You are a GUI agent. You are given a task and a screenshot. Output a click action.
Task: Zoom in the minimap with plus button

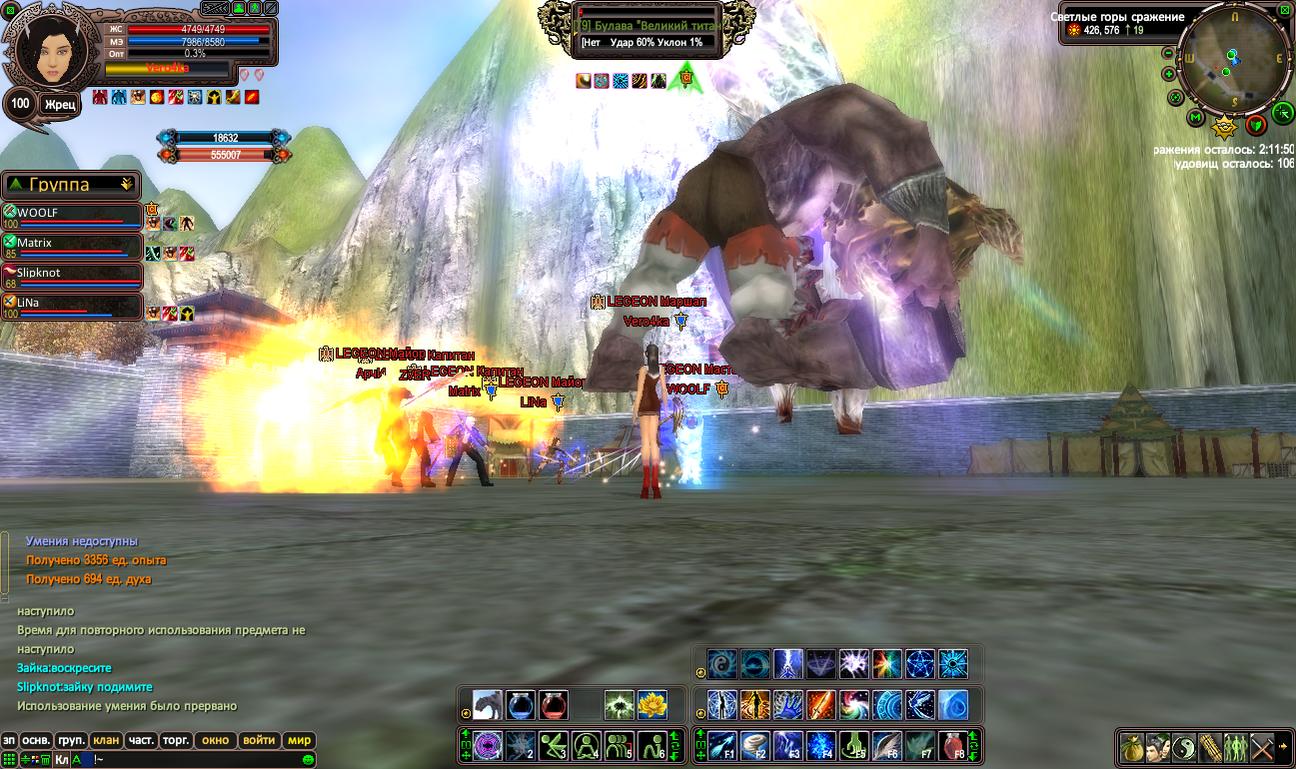(1168, 74)
